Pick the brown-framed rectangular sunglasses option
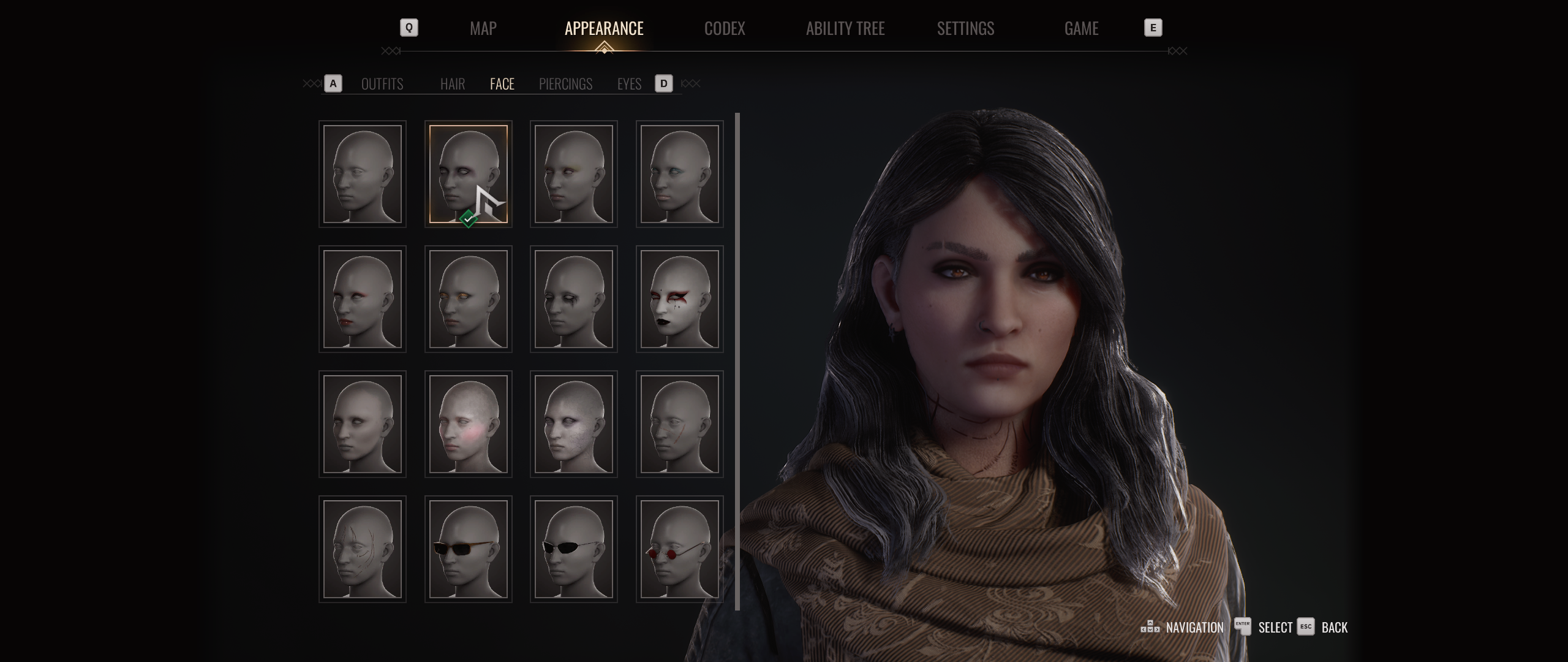The width and height of the screenshot is (1568, 662). point(468,549)
